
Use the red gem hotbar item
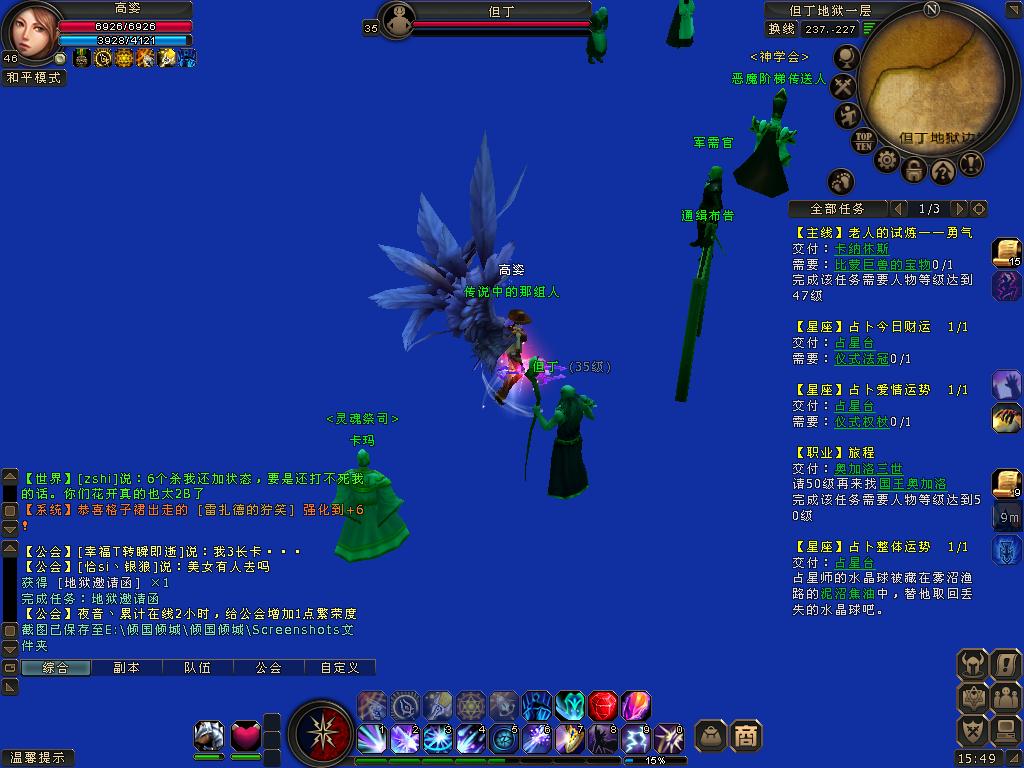tap(602, 706)
